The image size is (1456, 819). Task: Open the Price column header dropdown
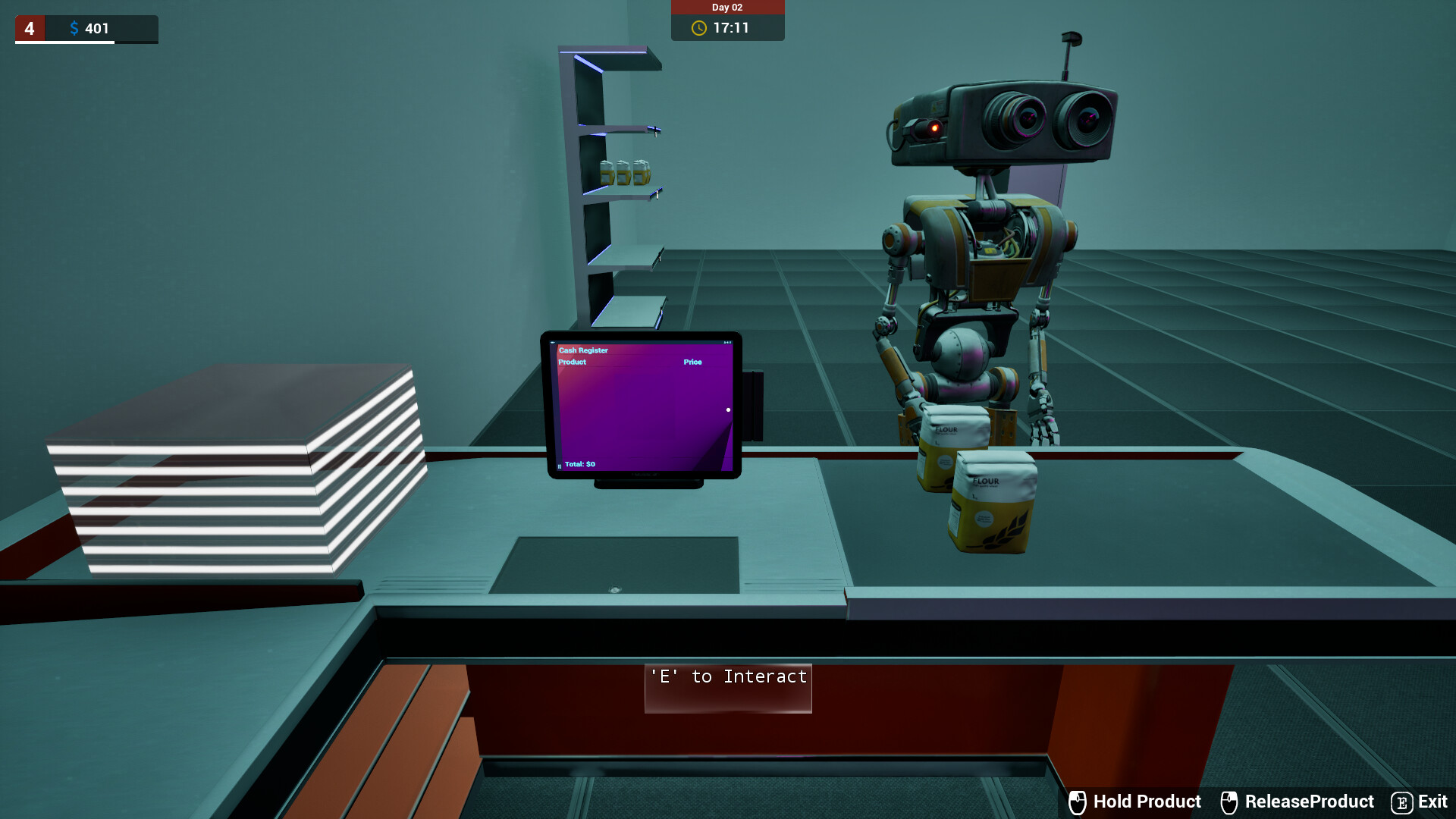(692, 362)
